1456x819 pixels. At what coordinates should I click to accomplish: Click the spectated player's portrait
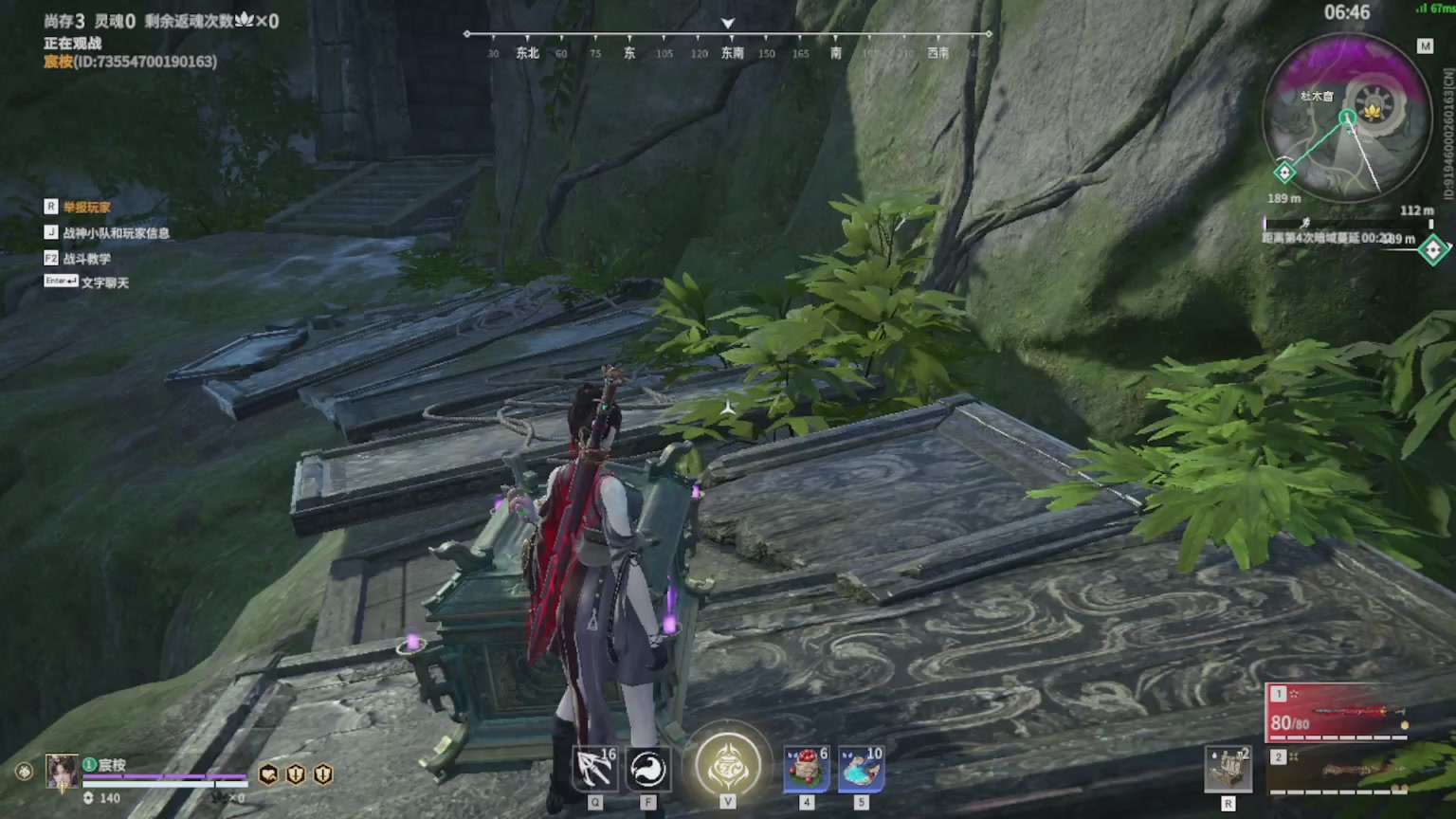pyautogui.click(x=63, y=771)
